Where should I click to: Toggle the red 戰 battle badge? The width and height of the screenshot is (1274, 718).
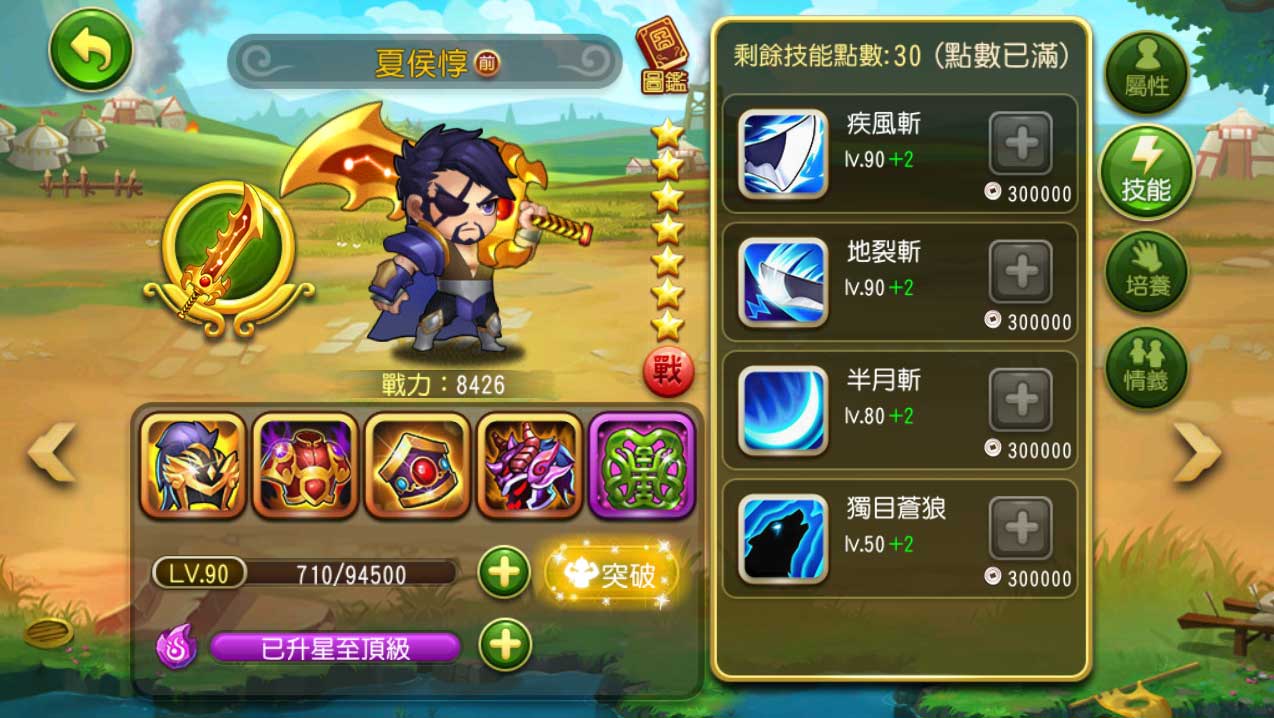668,372
